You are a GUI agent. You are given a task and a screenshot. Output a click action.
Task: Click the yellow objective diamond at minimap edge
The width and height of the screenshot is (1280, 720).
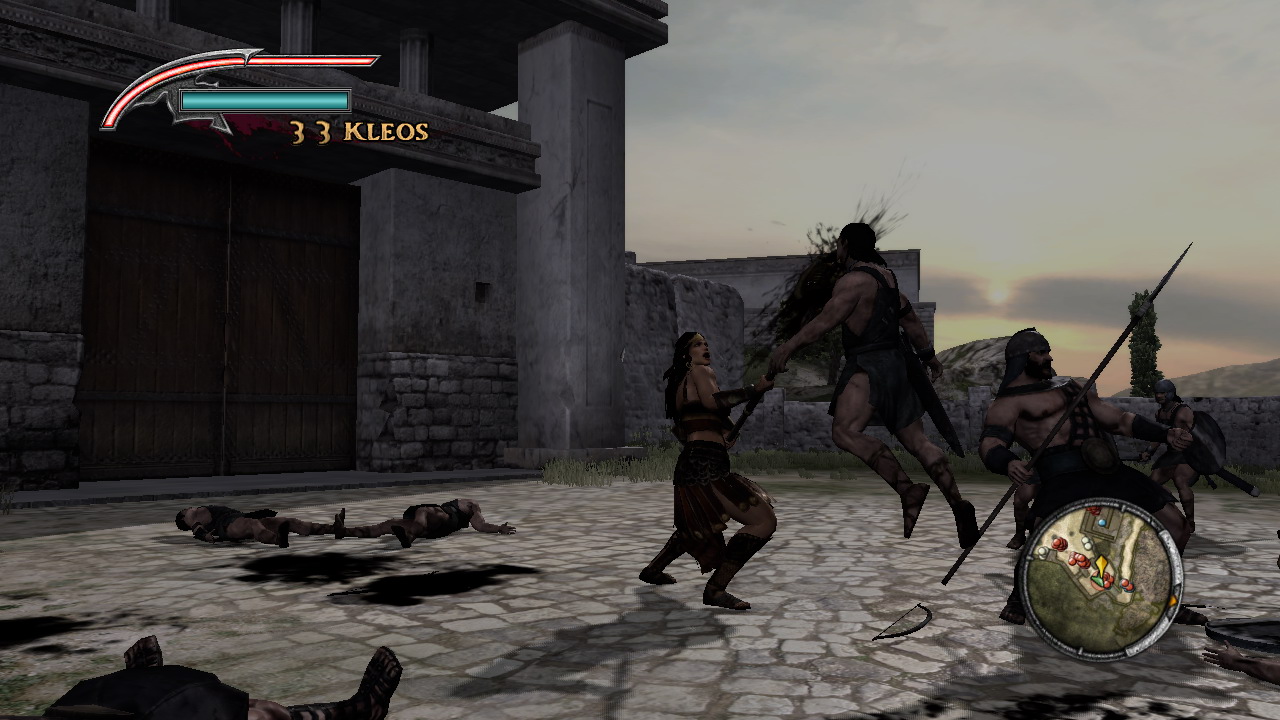coord(1174,600)
